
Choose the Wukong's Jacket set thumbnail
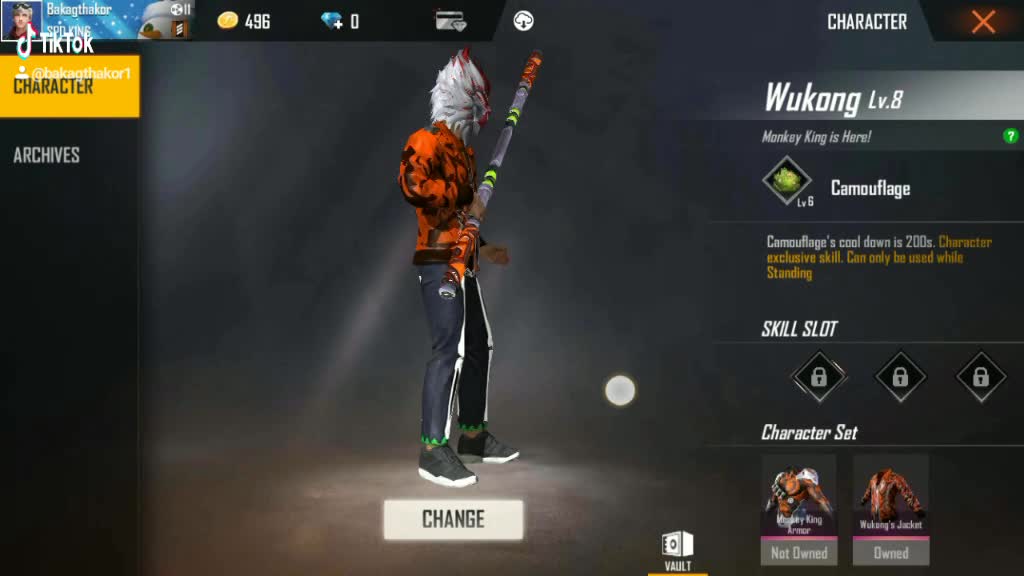pyautogui.click(x=891, y=498)
